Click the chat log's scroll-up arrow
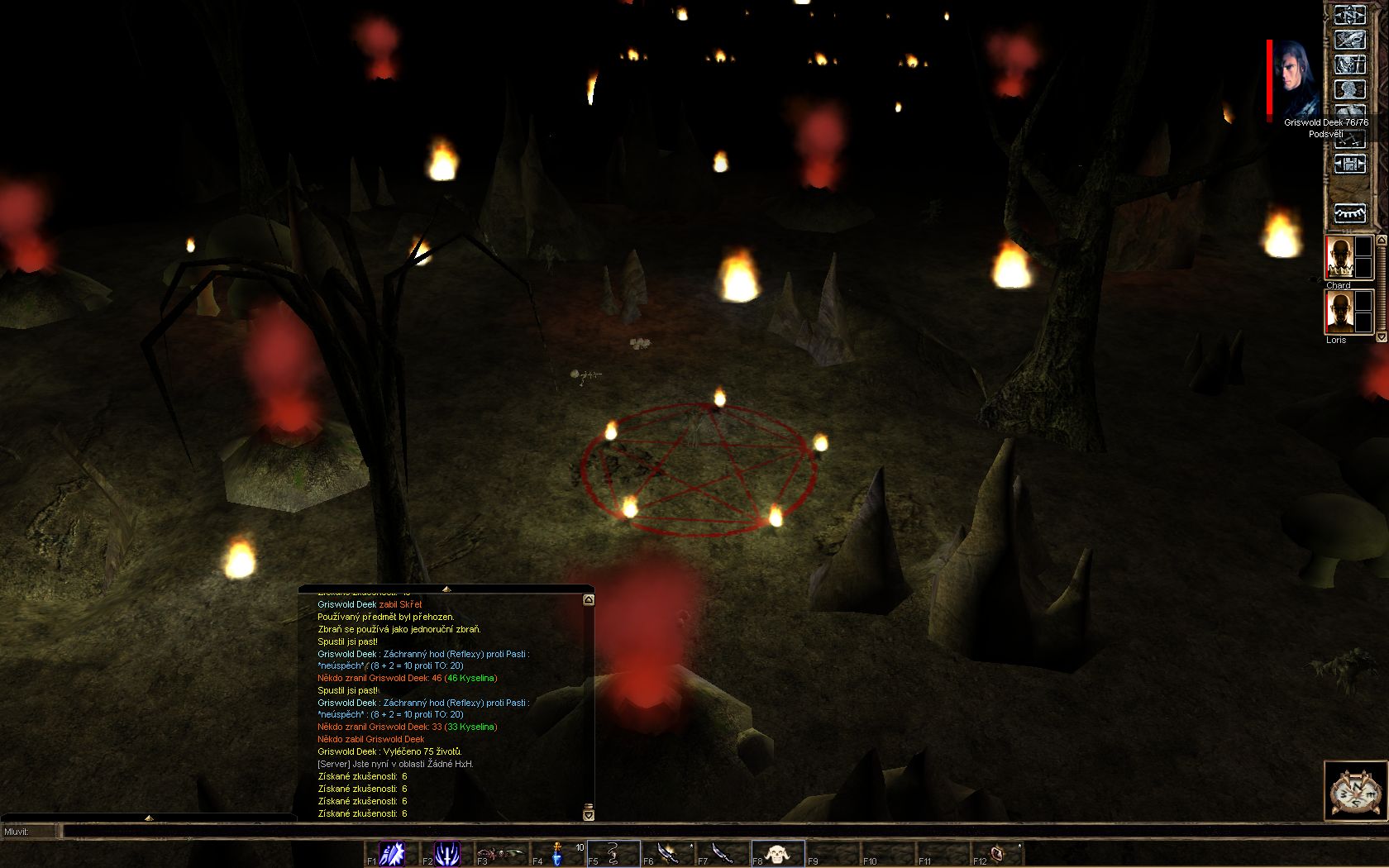 coord(589,600)
